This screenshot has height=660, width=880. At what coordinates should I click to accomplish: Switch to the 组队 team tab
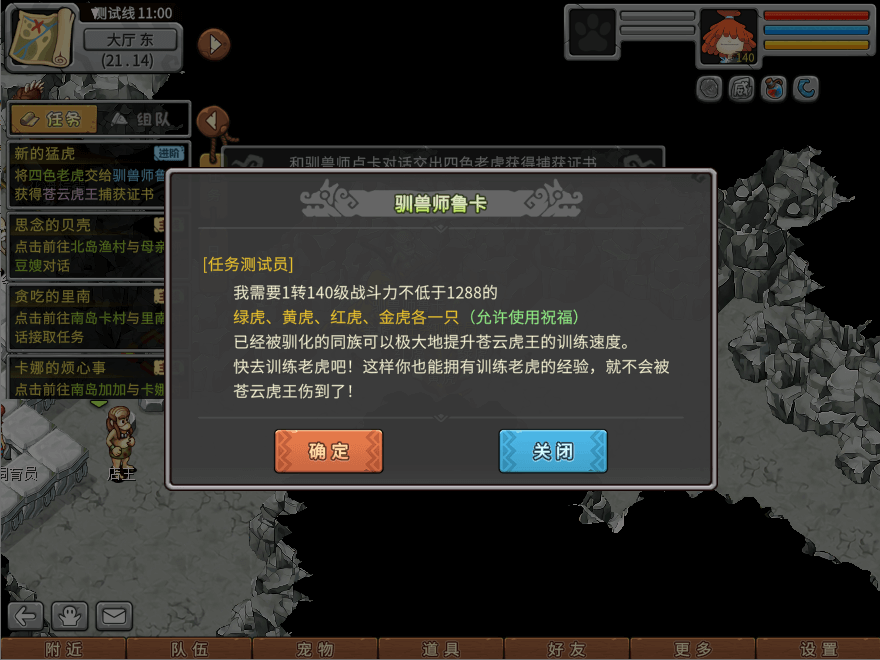pyautogui.click(x=143, y=119)
